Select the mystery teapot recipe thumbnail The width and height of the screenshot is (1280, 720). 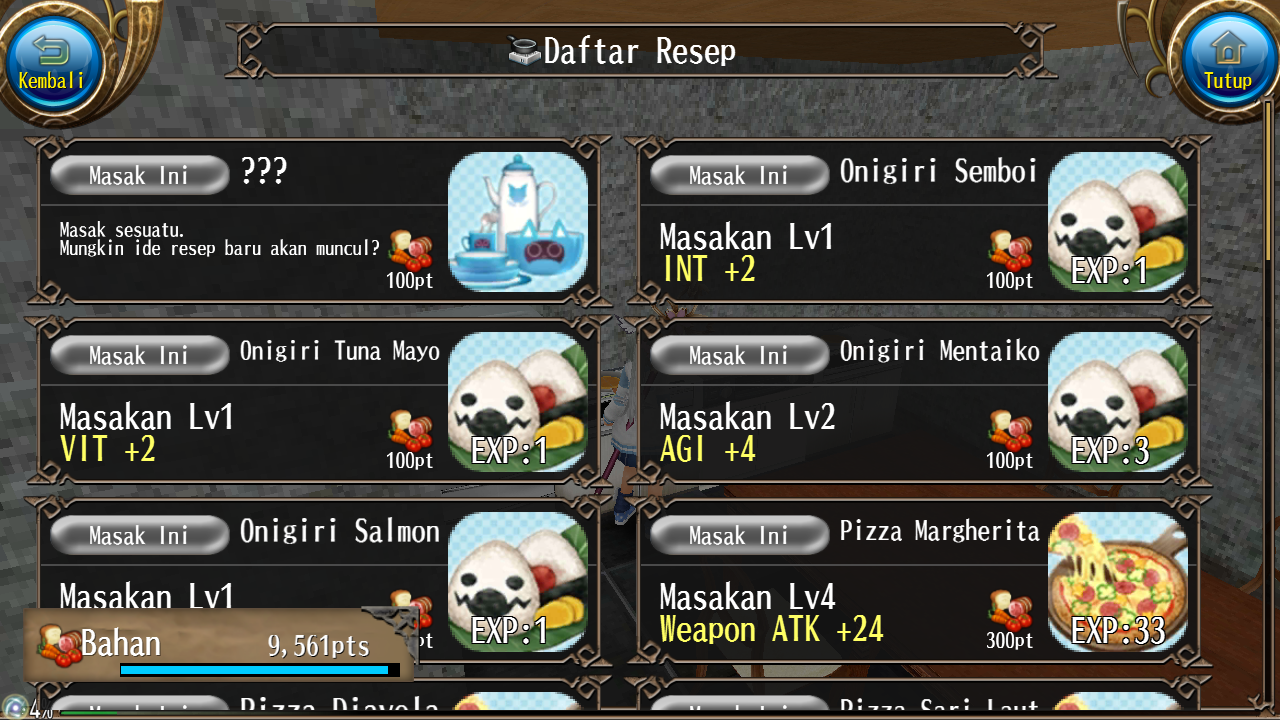(521, 222)
